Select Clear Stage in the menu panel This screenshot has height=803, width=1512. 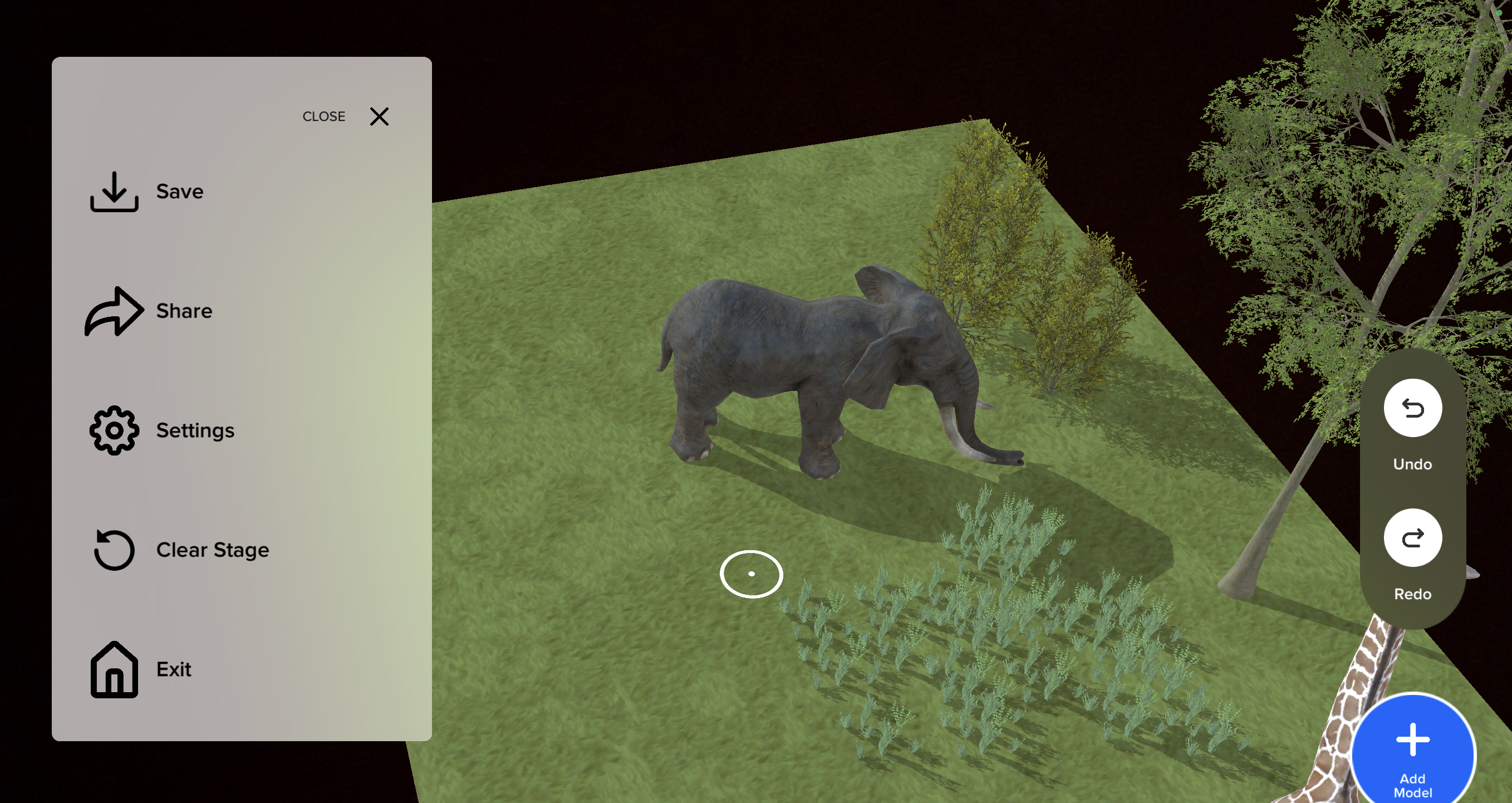pyautogui.click(x=213, y=551)
